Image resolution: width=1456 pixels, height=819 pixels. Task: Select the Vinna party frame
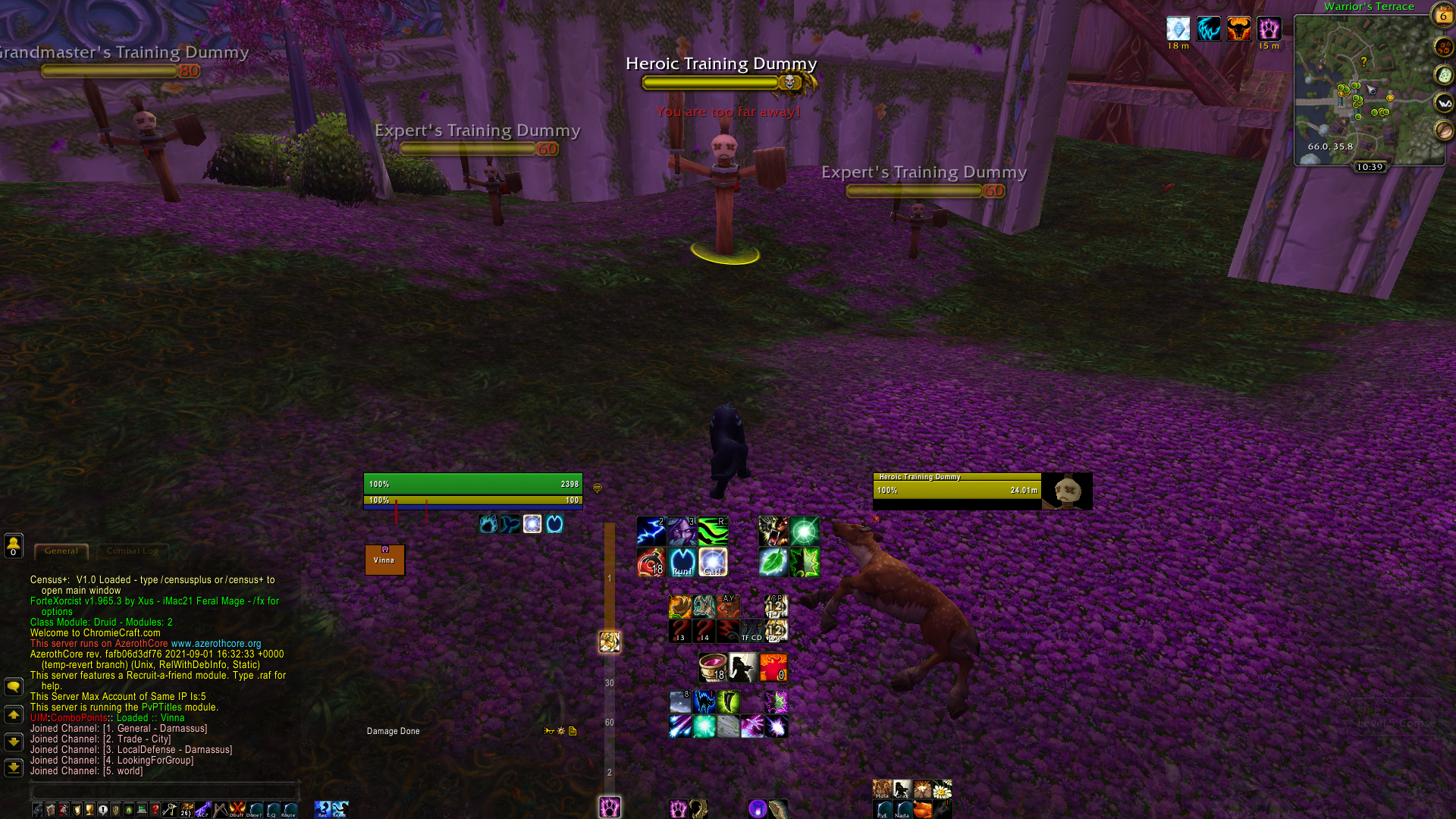tap(384, 560)
